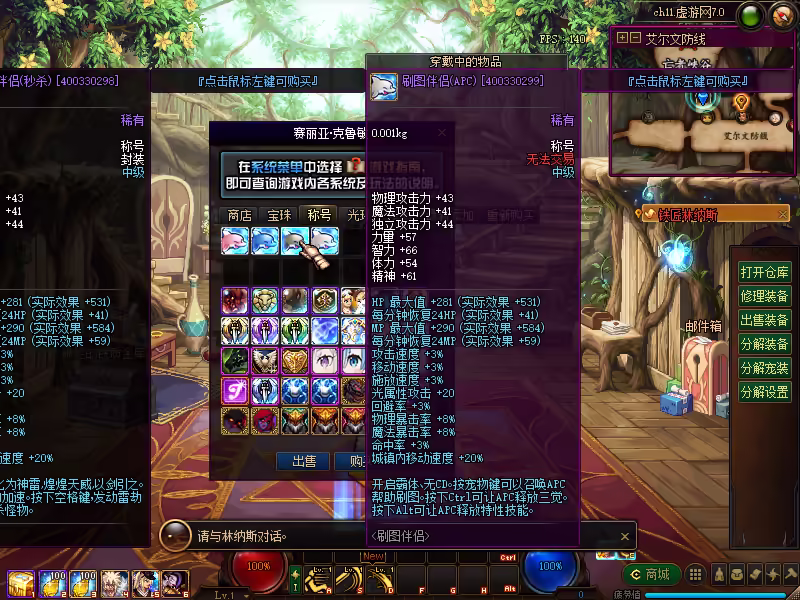Choose 修理装备 to repair equipment
This screenshot has height=600, width=800.
[764, 296]
